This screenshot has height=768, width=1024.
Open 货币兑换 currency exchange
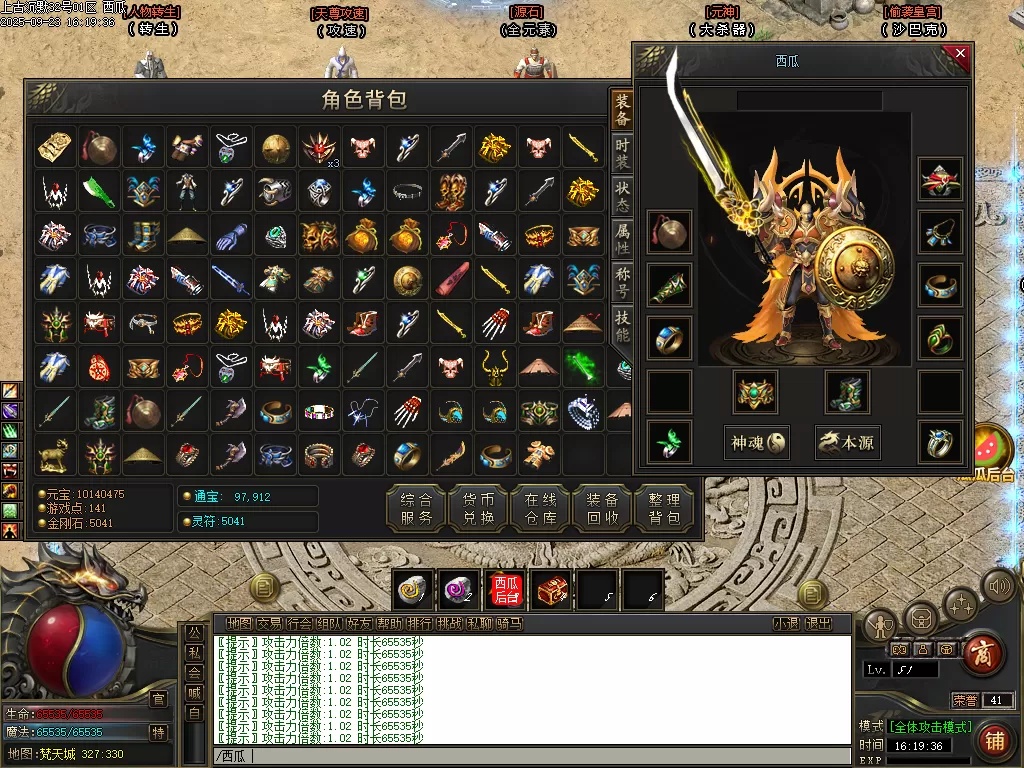pyautogui.click(x=478, y=509)
